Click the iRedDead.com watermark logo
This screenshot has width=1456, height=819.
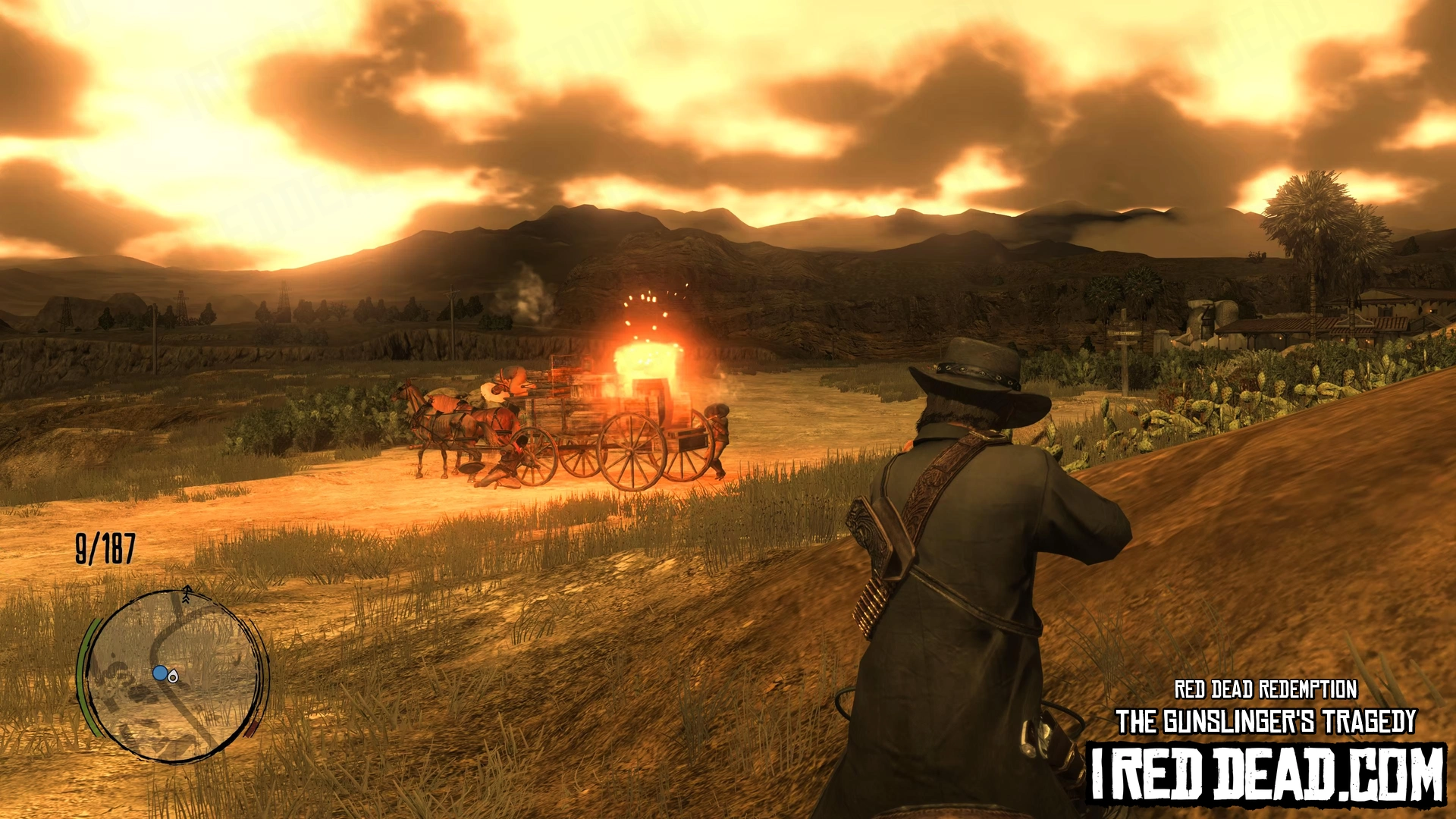coord(1266,775)
